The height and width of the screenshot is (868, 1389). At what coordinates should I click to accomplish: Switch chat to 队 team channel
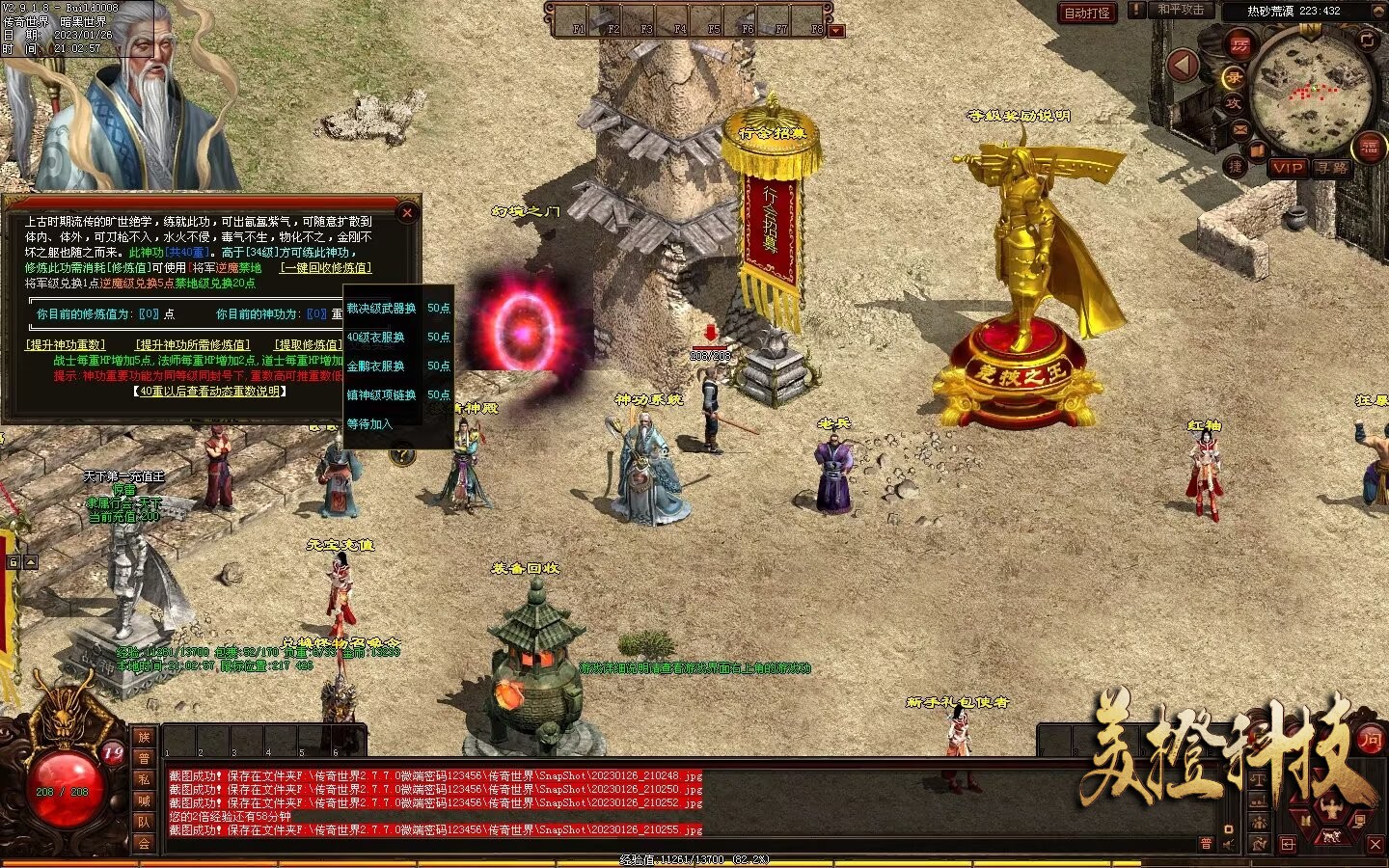click(x=144, y=822)
